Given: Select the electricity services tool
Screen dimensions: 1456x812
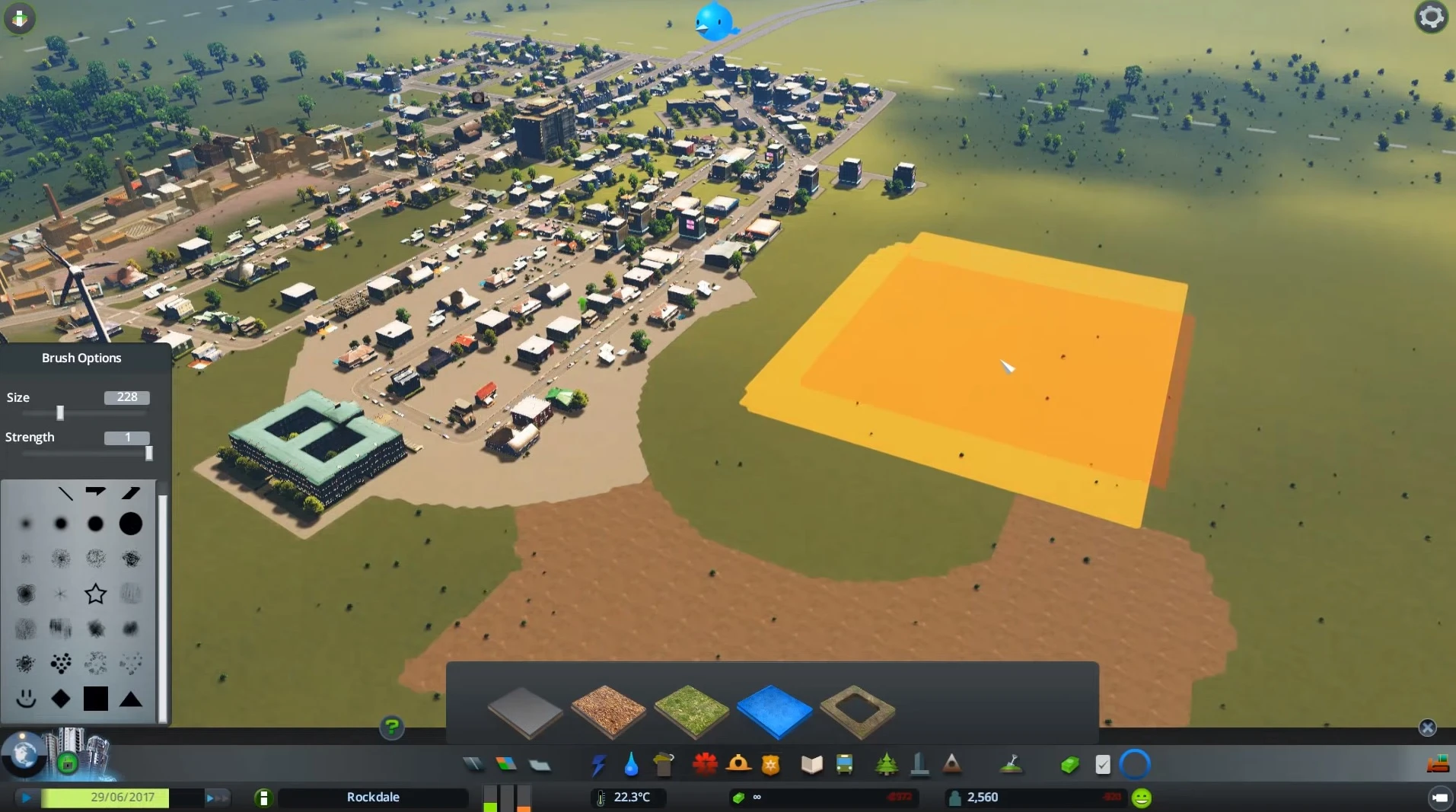Looking at the screenshot, I should [x=598, y=764].
